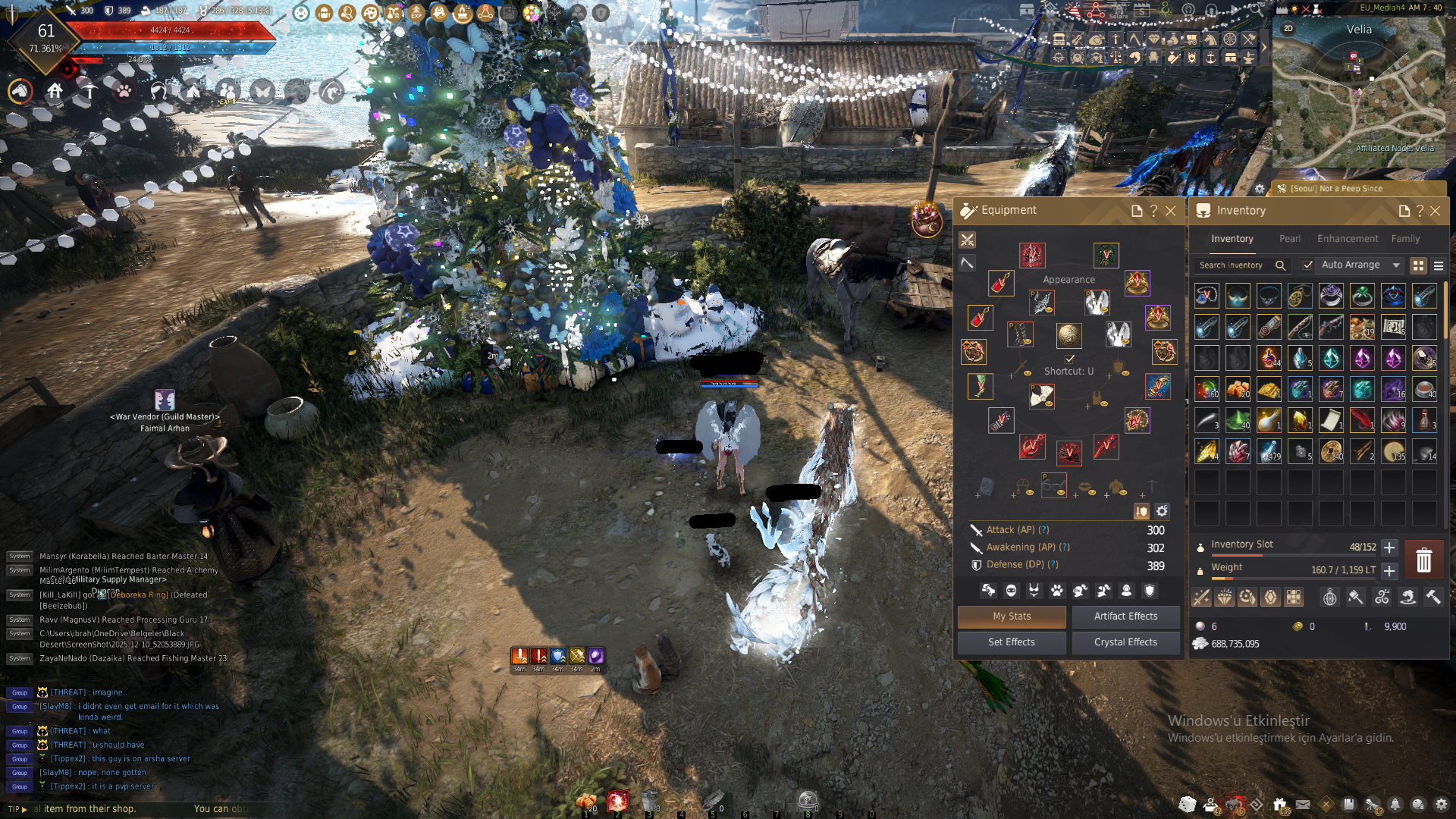Switch inventory to list view
This screenshot has width=1456, height=819.
(x=1439, y=265)
